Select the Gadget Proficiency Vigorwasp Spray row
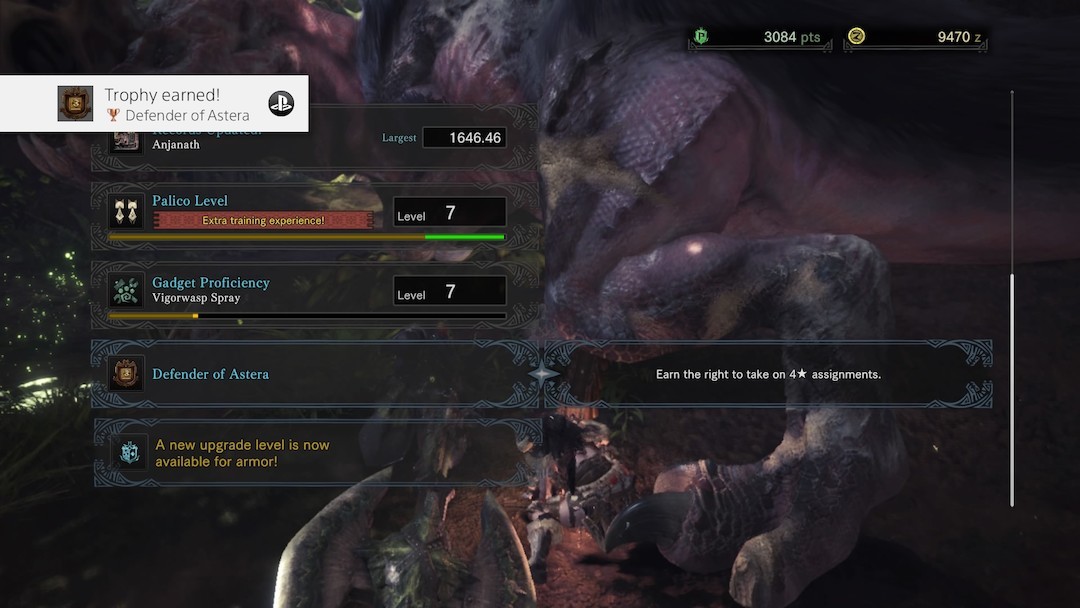The width and height of the screenshot is (1080, 608). coord(310,291)
